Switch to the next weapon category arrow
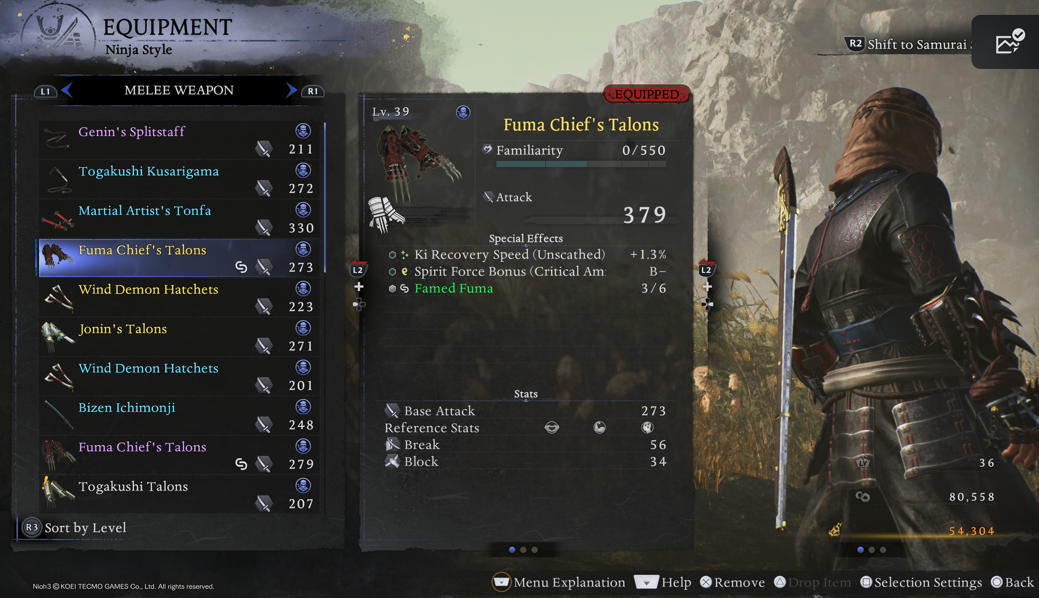Screen dimensions: 1039x598 click(291, 91)
